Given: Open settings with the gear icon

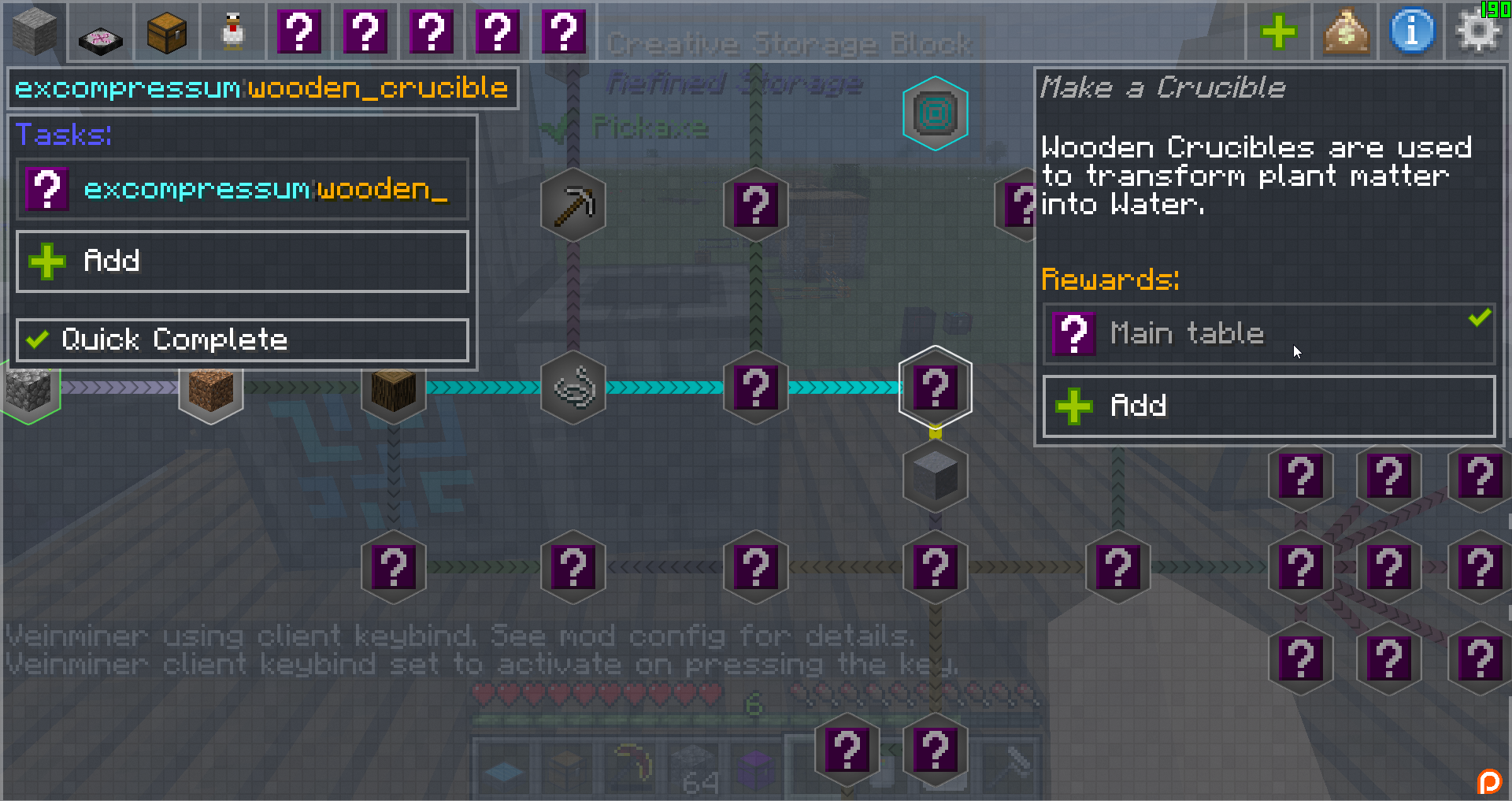Looking at the screenshot, I should point(1478,32).
